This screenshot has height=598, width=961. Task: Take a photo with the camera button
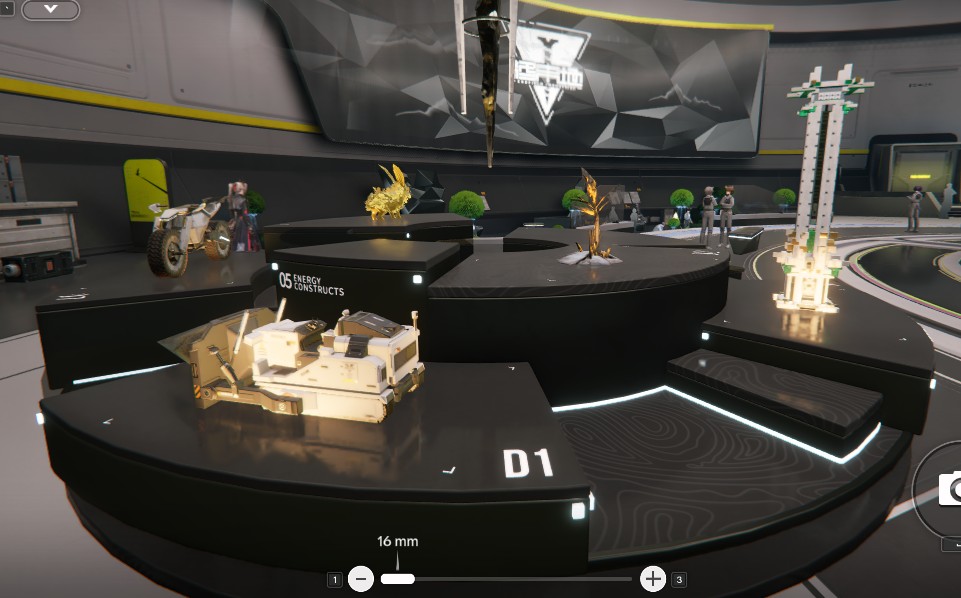(x=949, y=490)
